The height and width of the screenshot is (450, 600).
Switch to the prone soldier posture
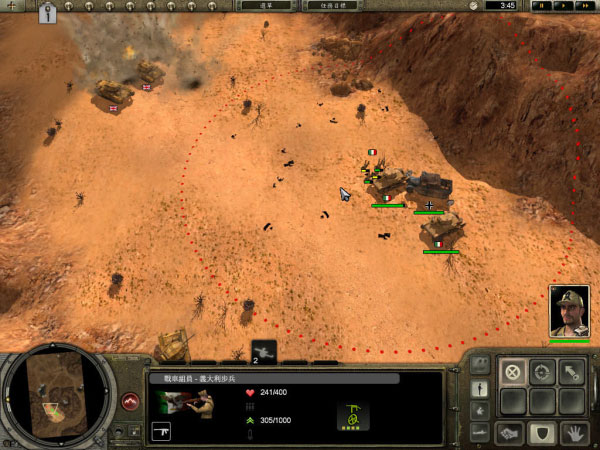click(480, 432)
